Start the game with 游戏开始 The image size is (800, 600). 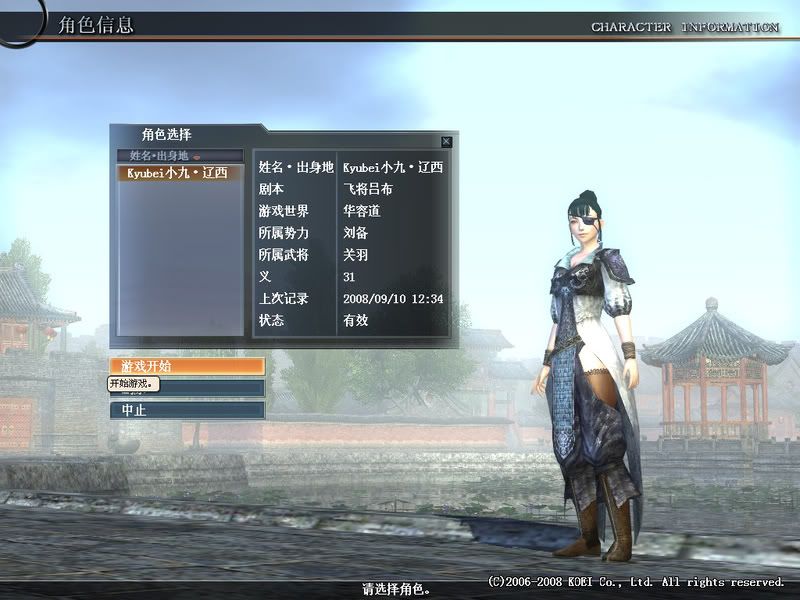(187, 366)
